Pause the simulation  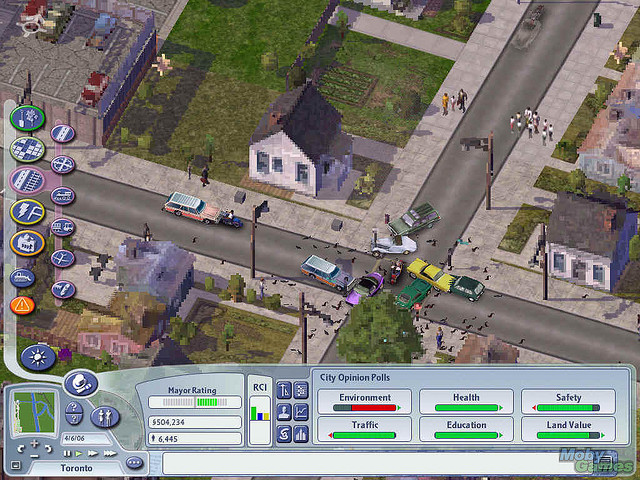pos(67,453)
